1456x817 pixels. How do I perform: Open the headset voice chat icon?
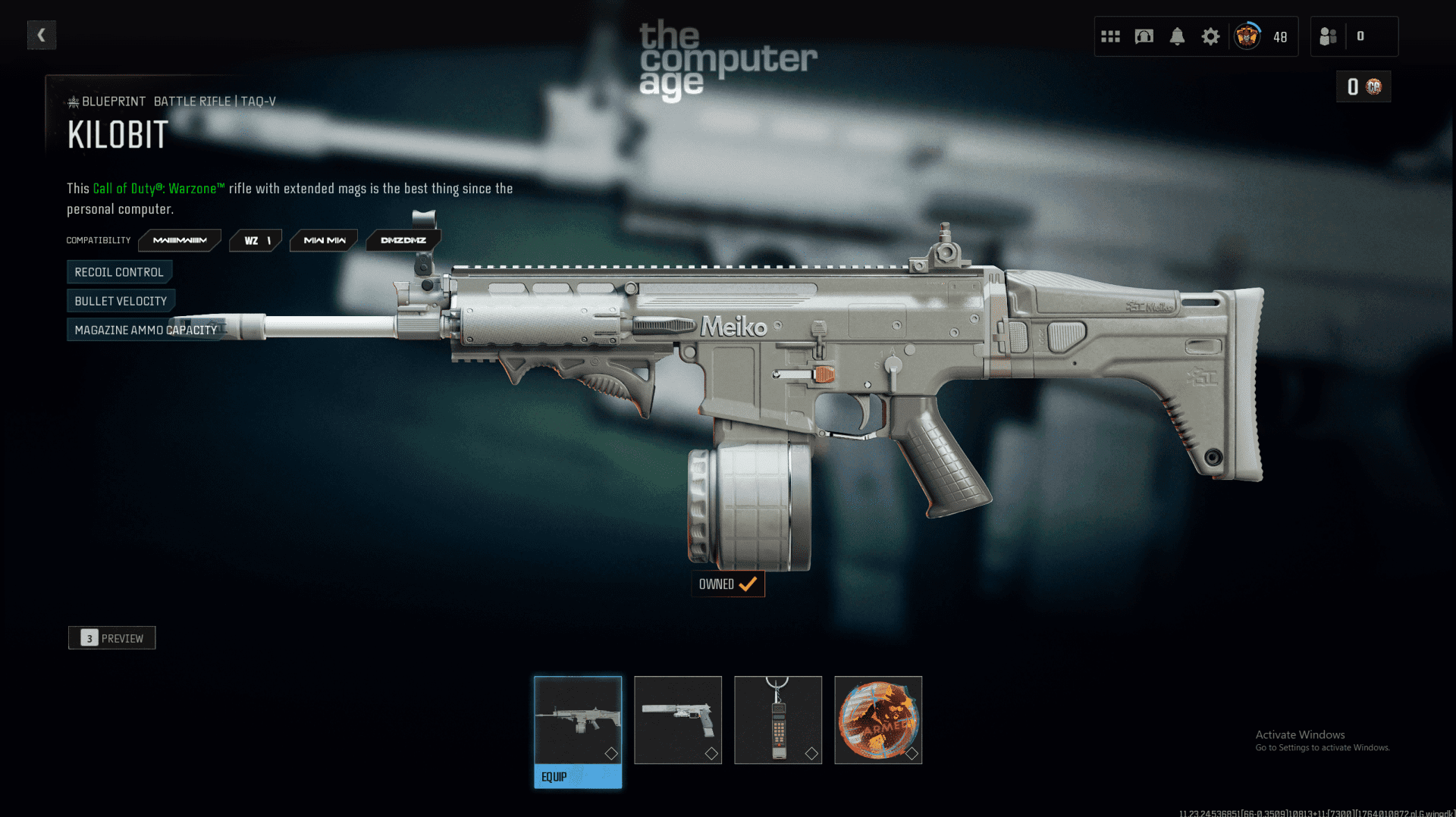pos(1144,36)
